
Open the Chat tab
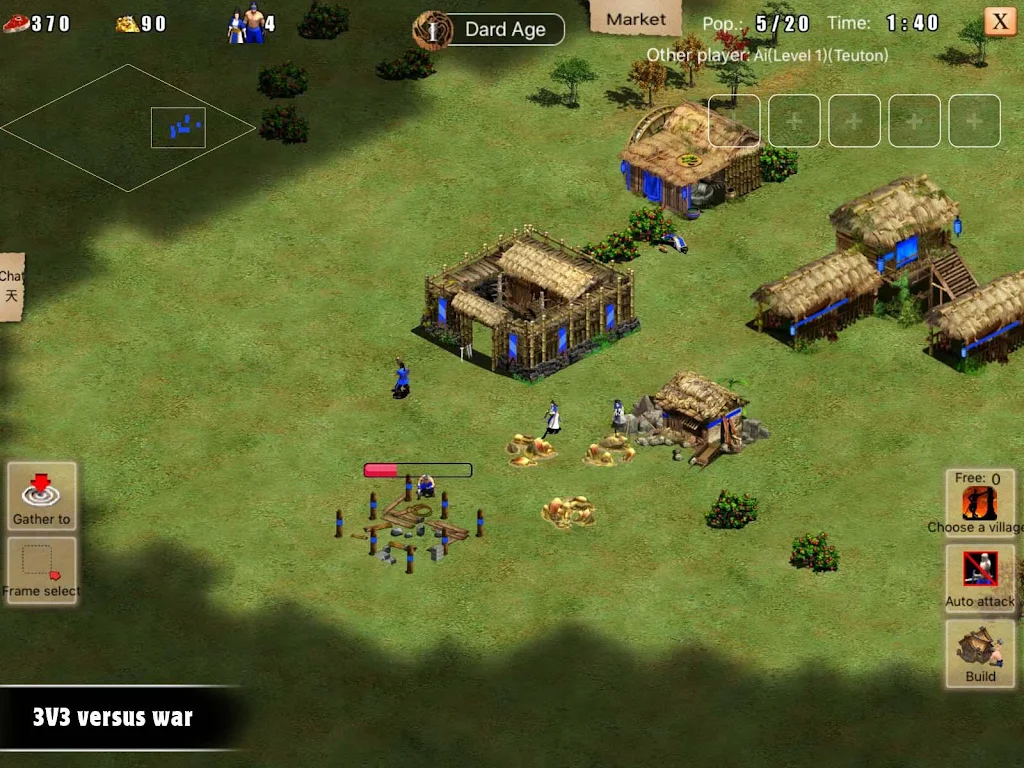point(11,286)
